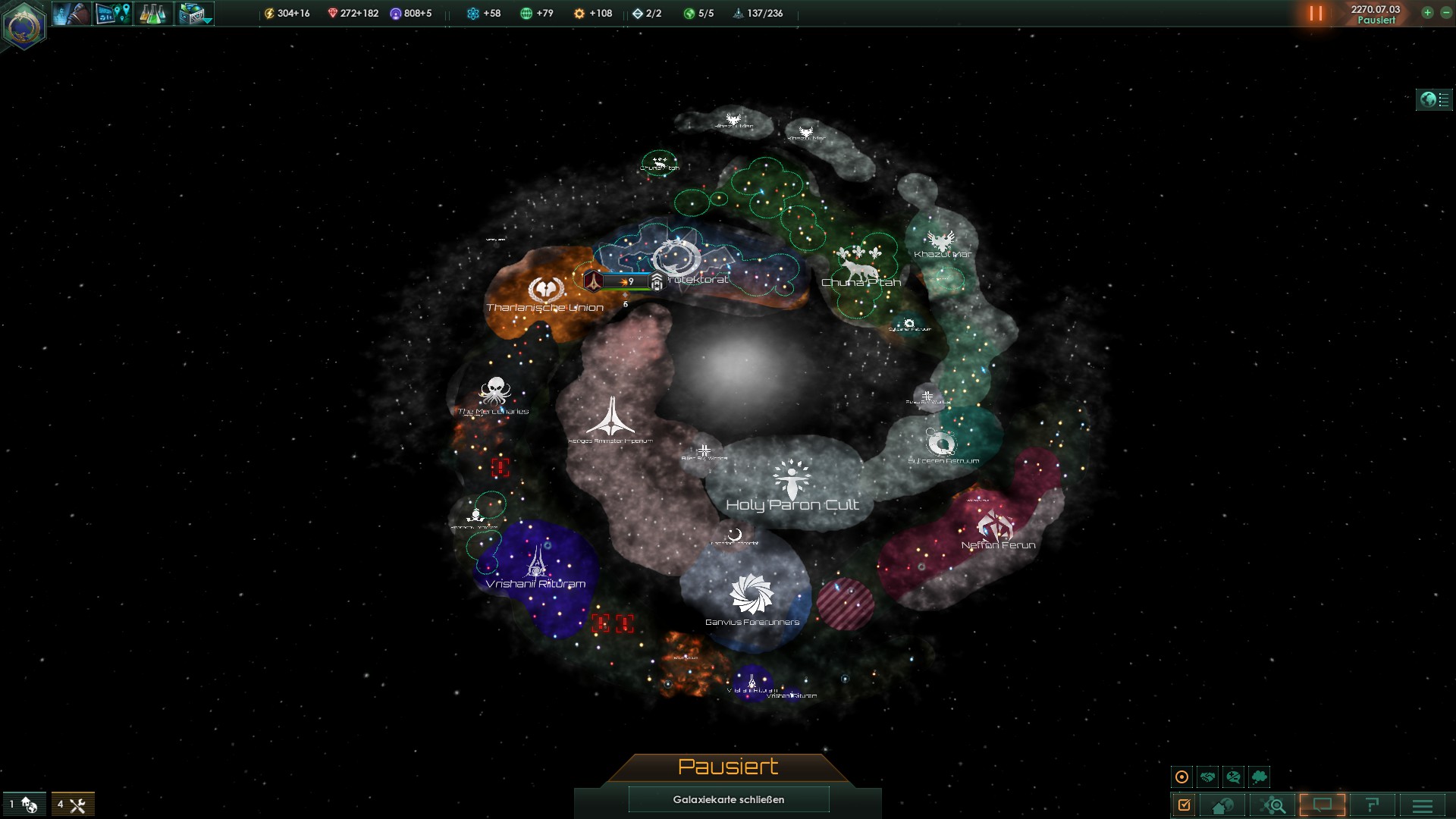Switch to the handshake diplomacy map mode
This screenshot has width=1456, height=819.
(1207, 777)
